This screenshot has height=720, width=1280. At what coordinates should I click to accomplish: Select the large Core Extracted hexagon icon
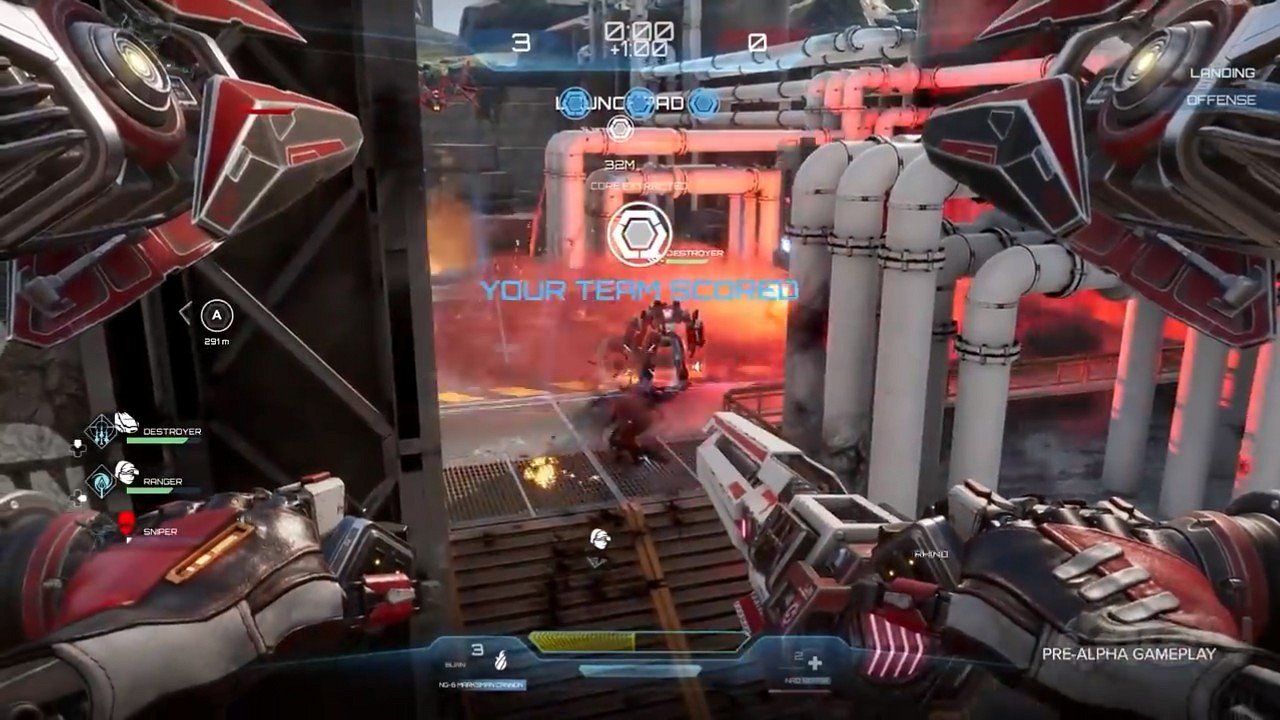pos(638,232)
